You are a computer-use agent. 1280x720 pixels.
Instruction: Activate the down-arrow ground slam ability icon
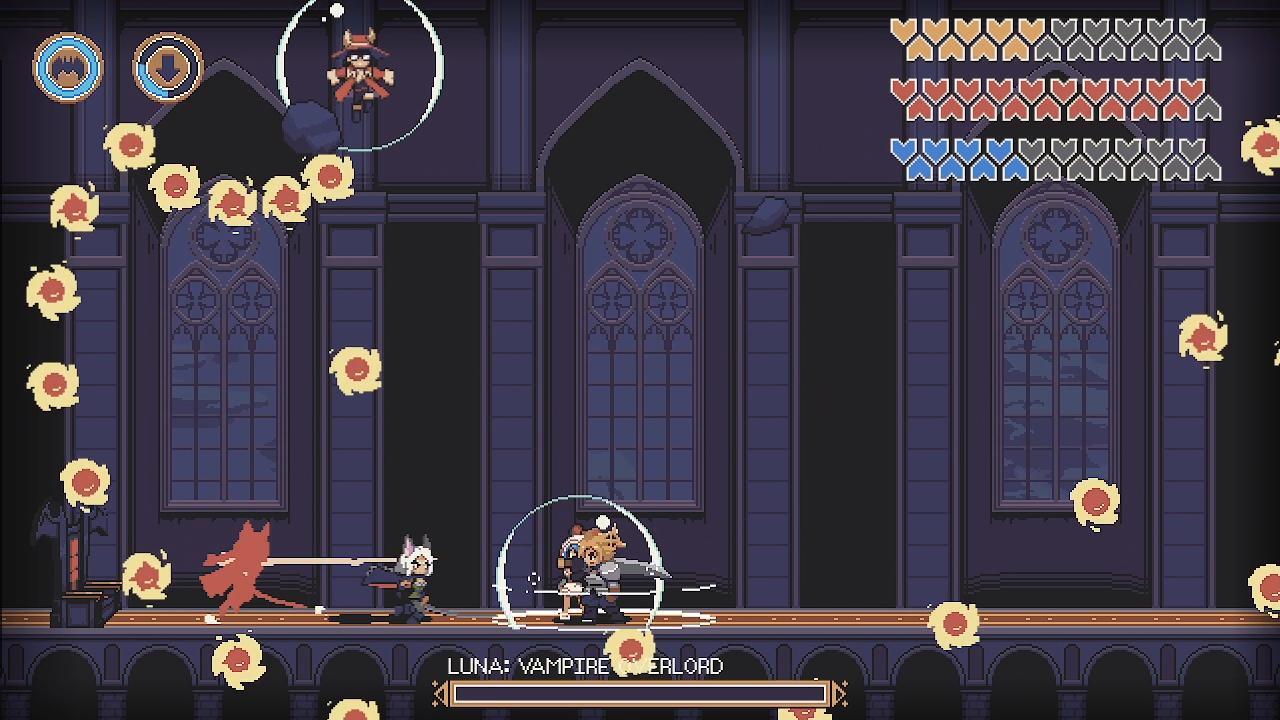pyautogui.click(x=169, y=67)
